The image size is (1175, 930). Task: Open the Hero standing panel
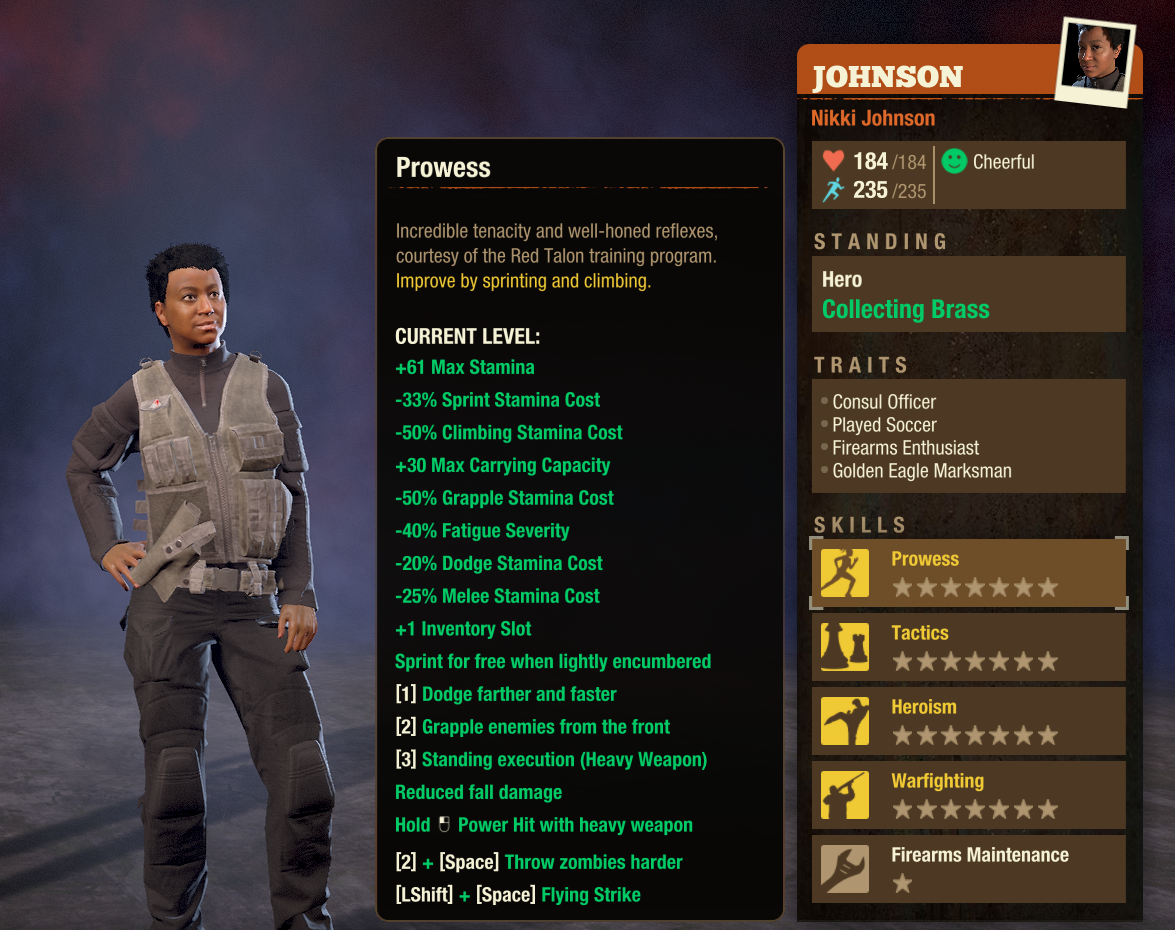(968, 295)
